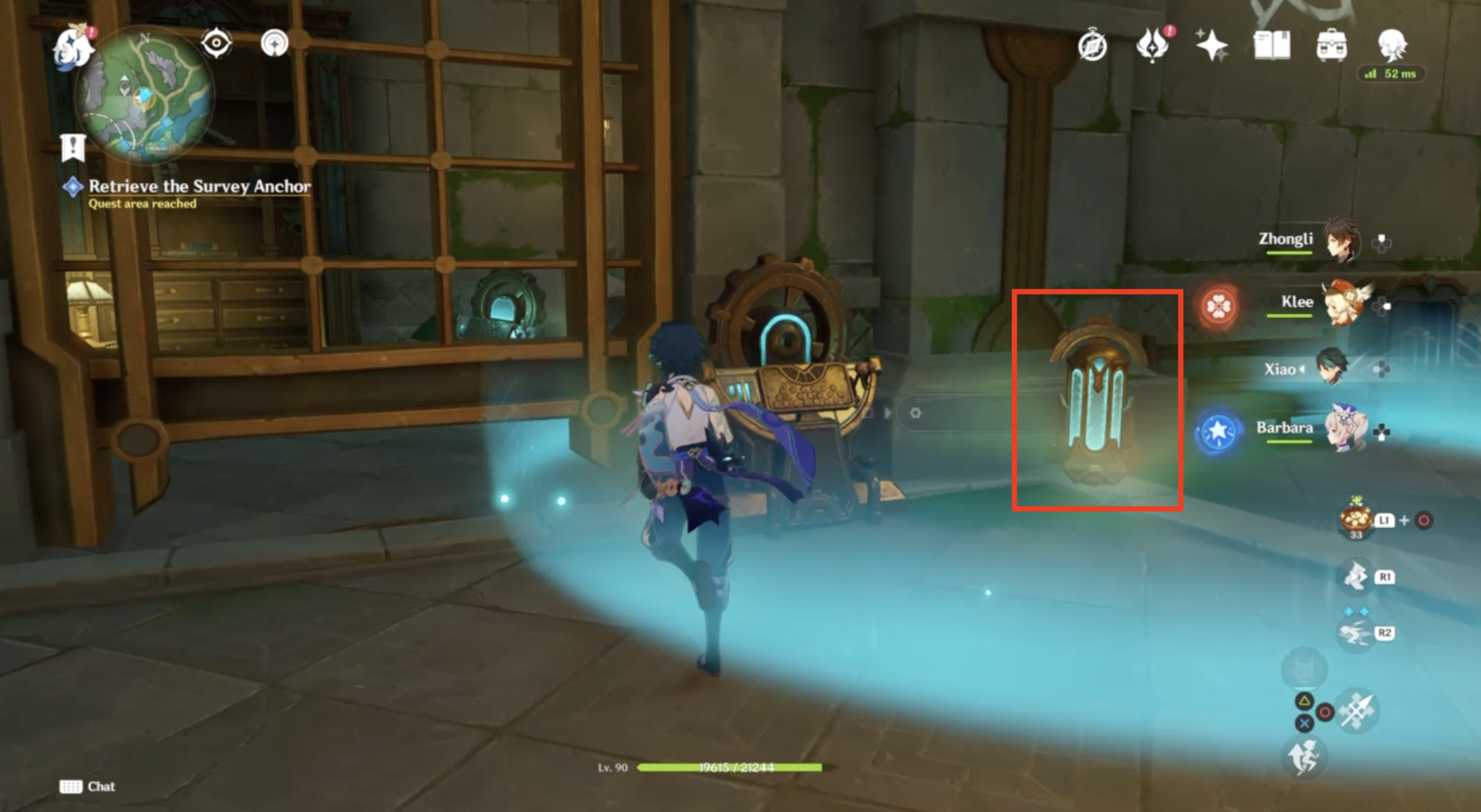This screenshot has height=812, width=1481.
Task: Open the Adventurer Handbook book icon
Action: (x=1274, y=45)
